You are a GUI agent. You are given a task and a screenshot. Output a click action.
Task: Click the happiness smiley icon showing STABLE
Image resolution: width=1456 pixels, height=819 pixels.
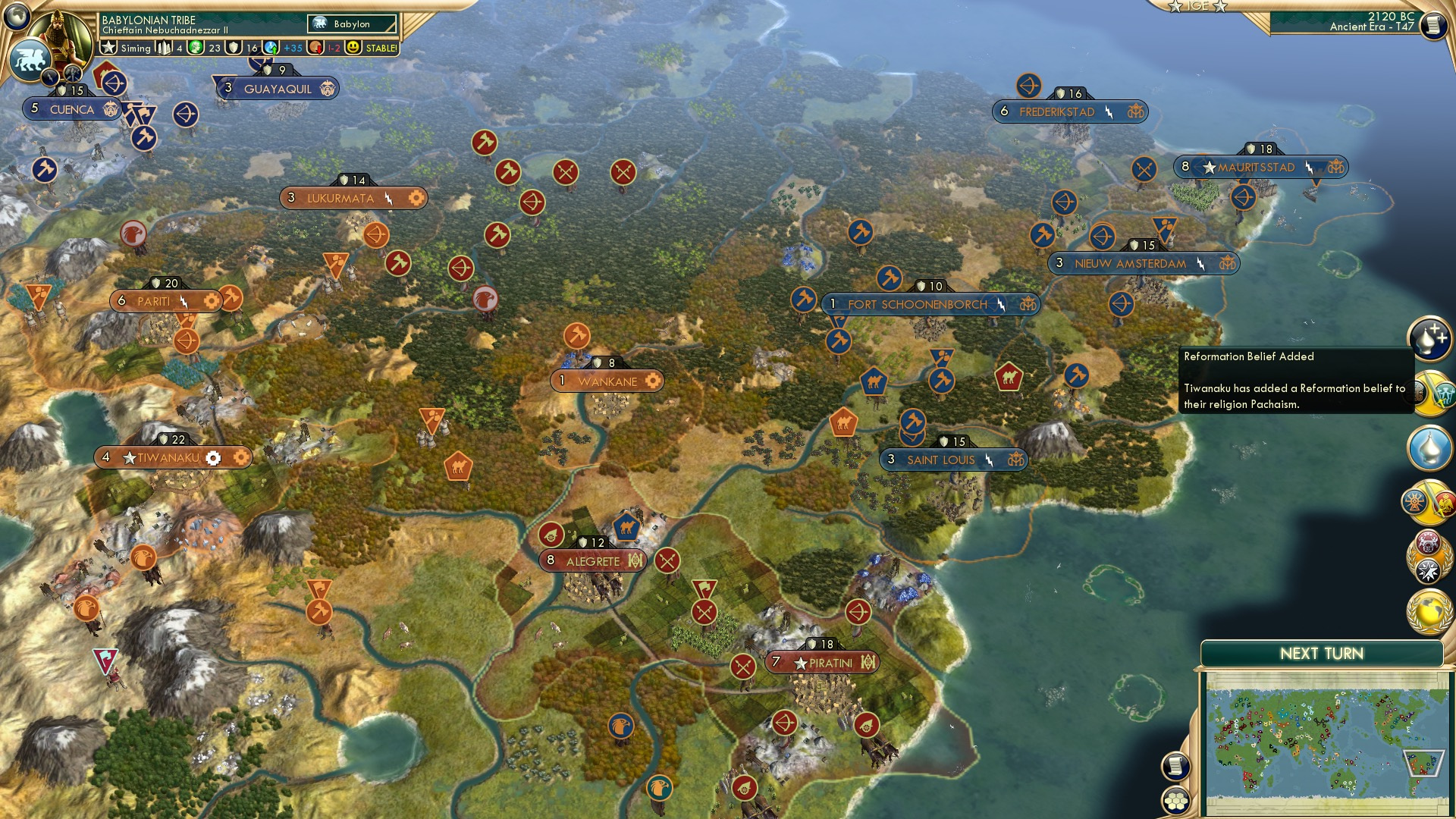pyautogui.click(x=350, y=48)
